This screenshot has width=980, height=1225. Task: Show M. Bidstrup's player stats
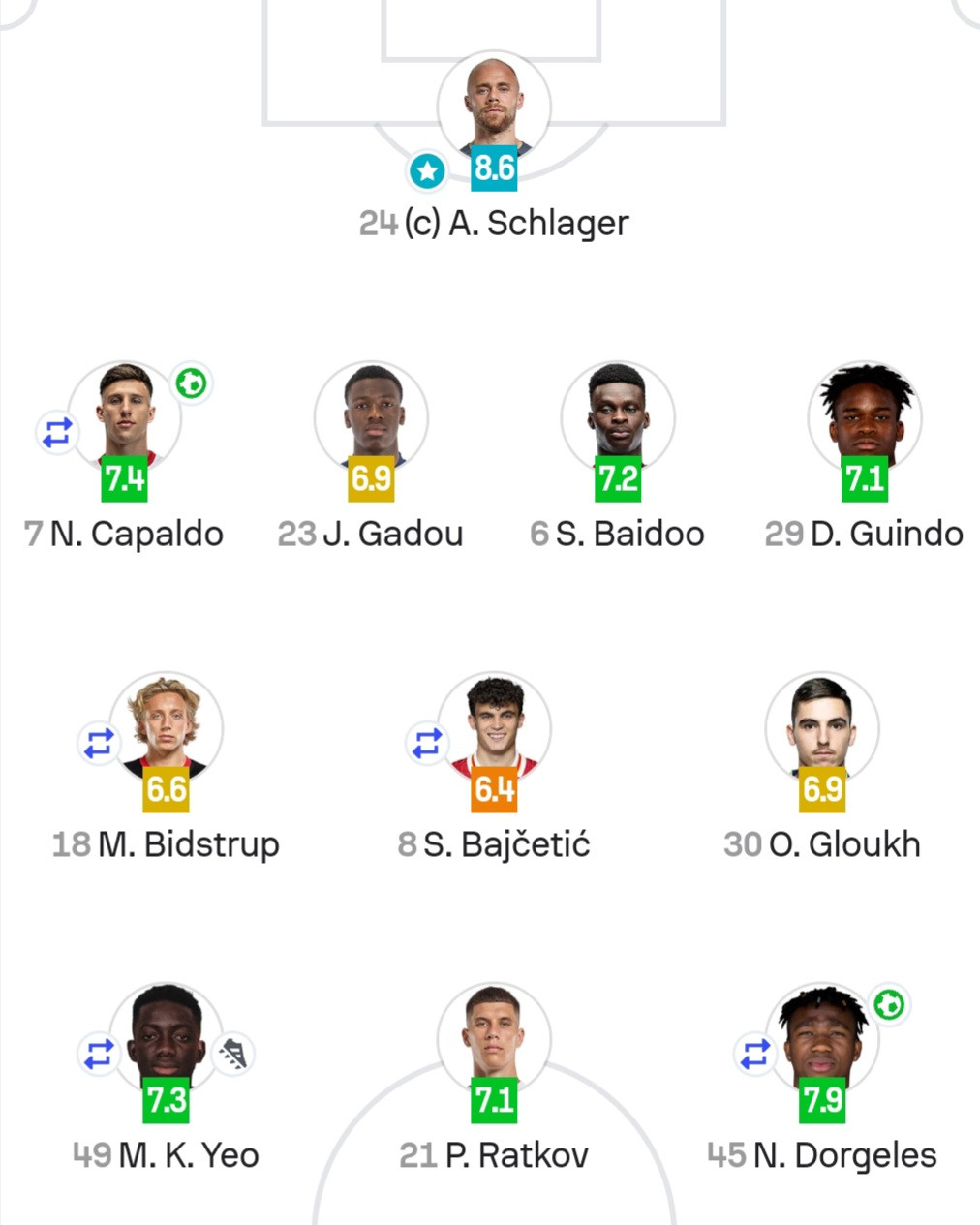[166, 726]
